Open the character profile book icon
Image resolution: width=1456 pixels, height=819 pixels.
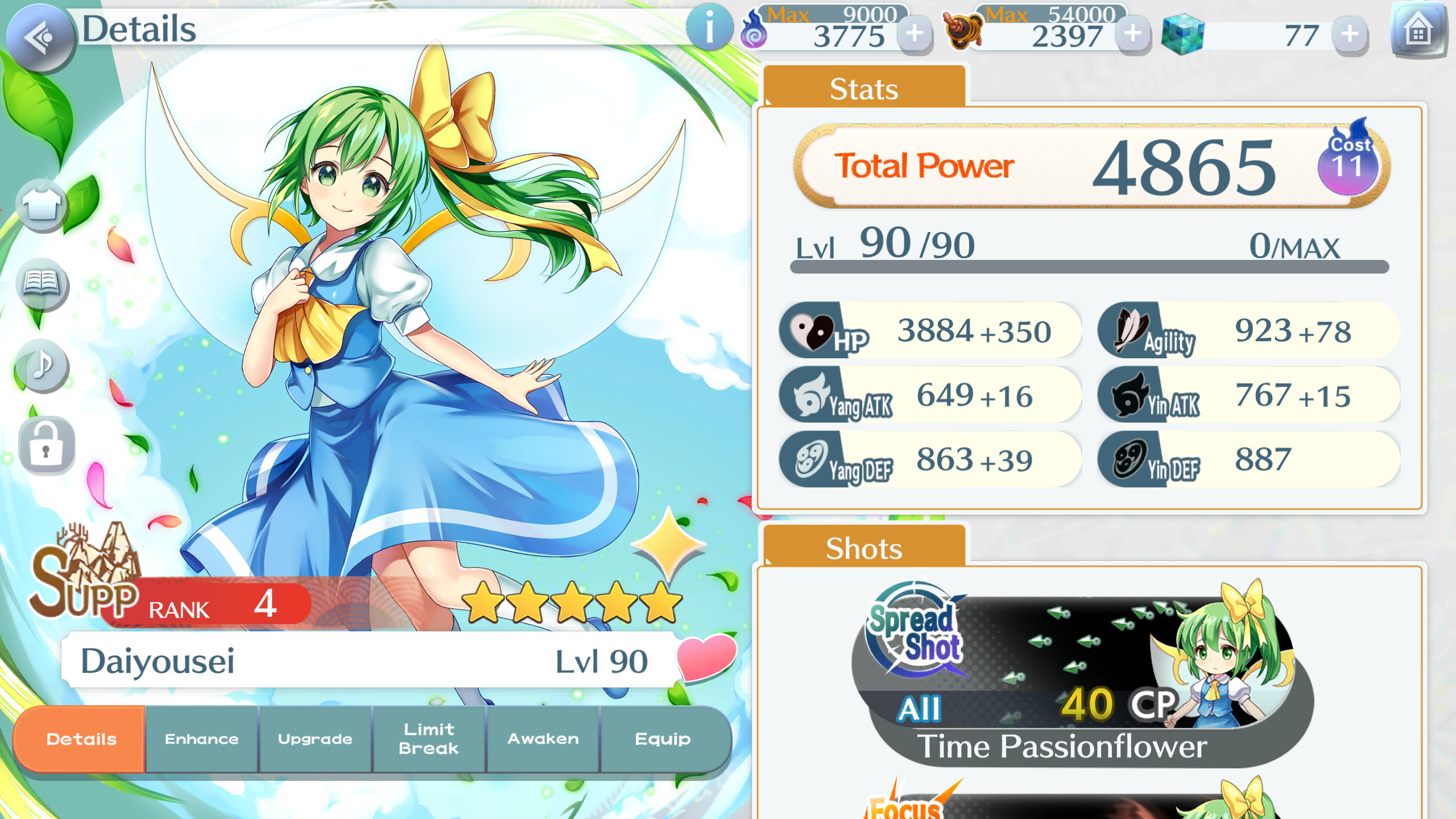(42, 283)
